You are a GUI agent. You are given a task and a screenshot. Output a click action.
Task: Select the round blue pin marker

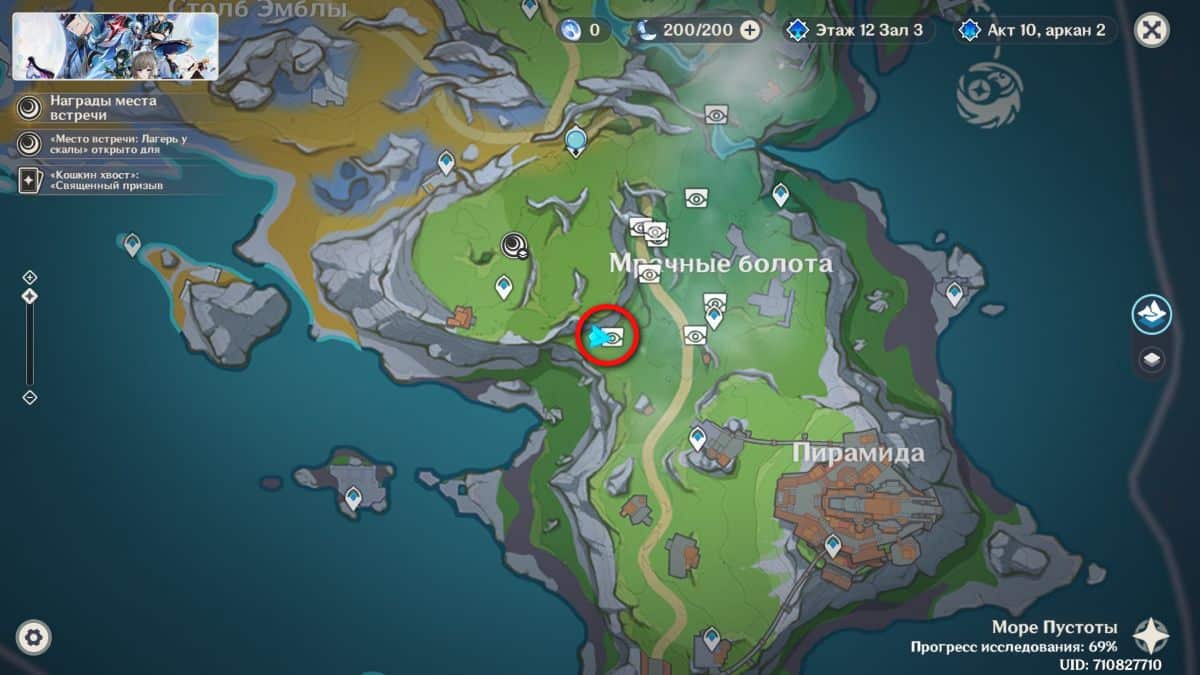pyautogui.click(x=575, y=140)
